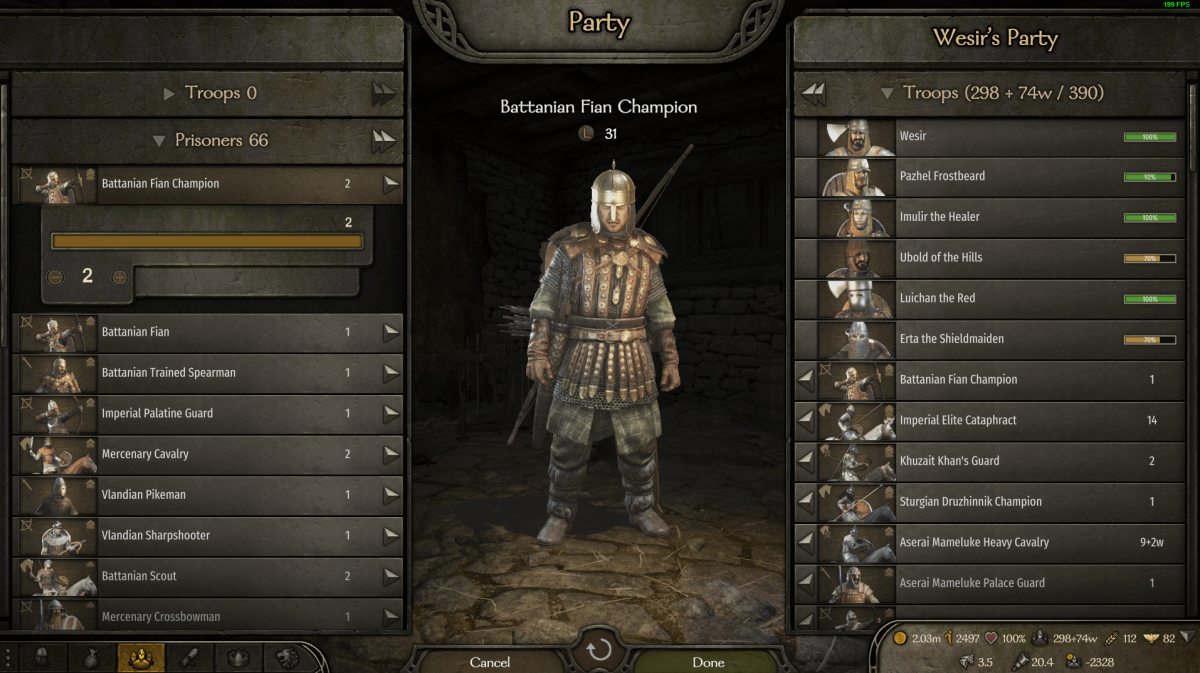Decrease prisoner transfer amount with minus button
Screen dimensions: 1200x673
pos(56,277)
